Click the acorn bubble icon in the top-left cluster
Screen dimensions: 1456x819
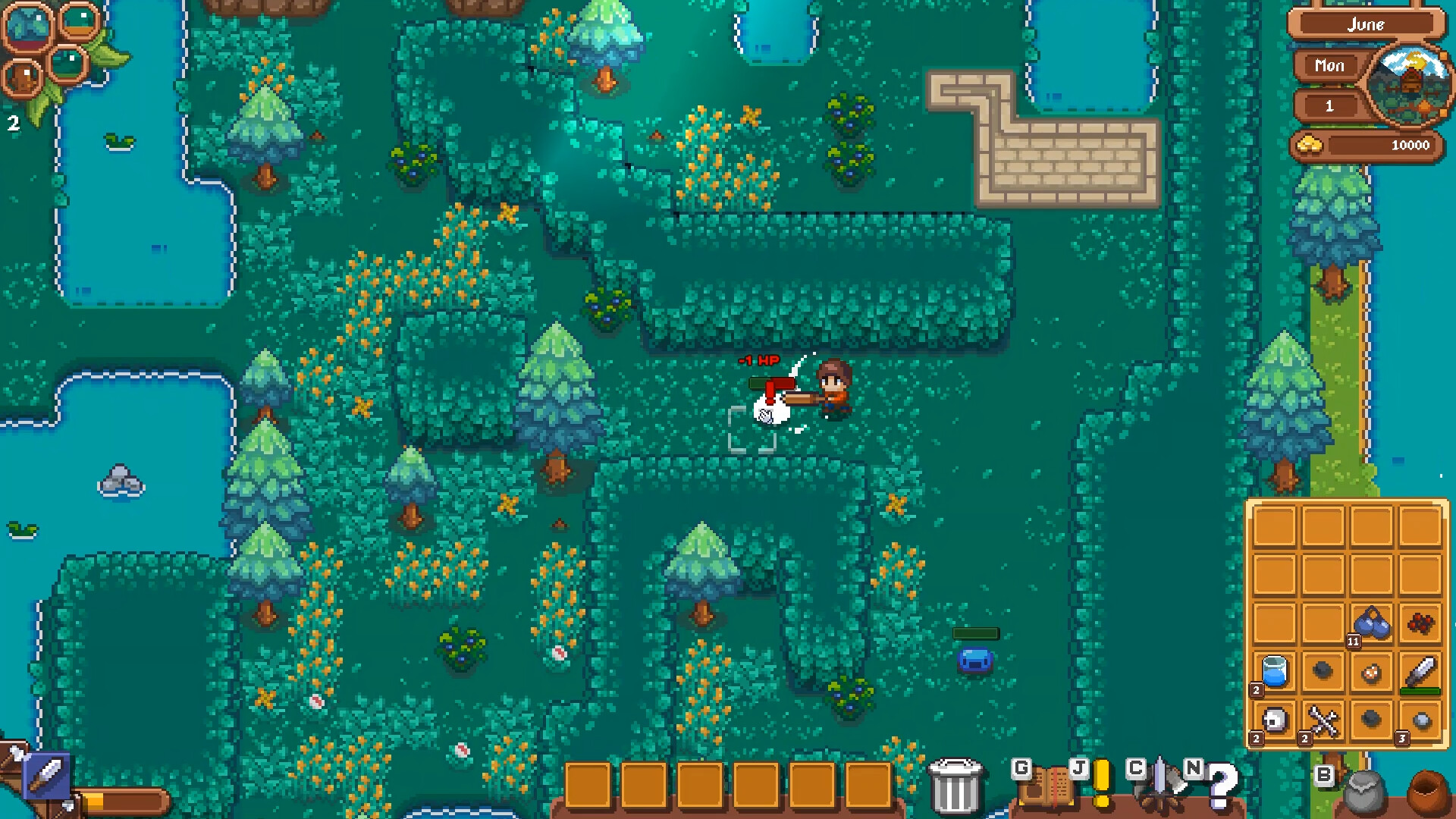pyautogui.click(x=23, y=78)
